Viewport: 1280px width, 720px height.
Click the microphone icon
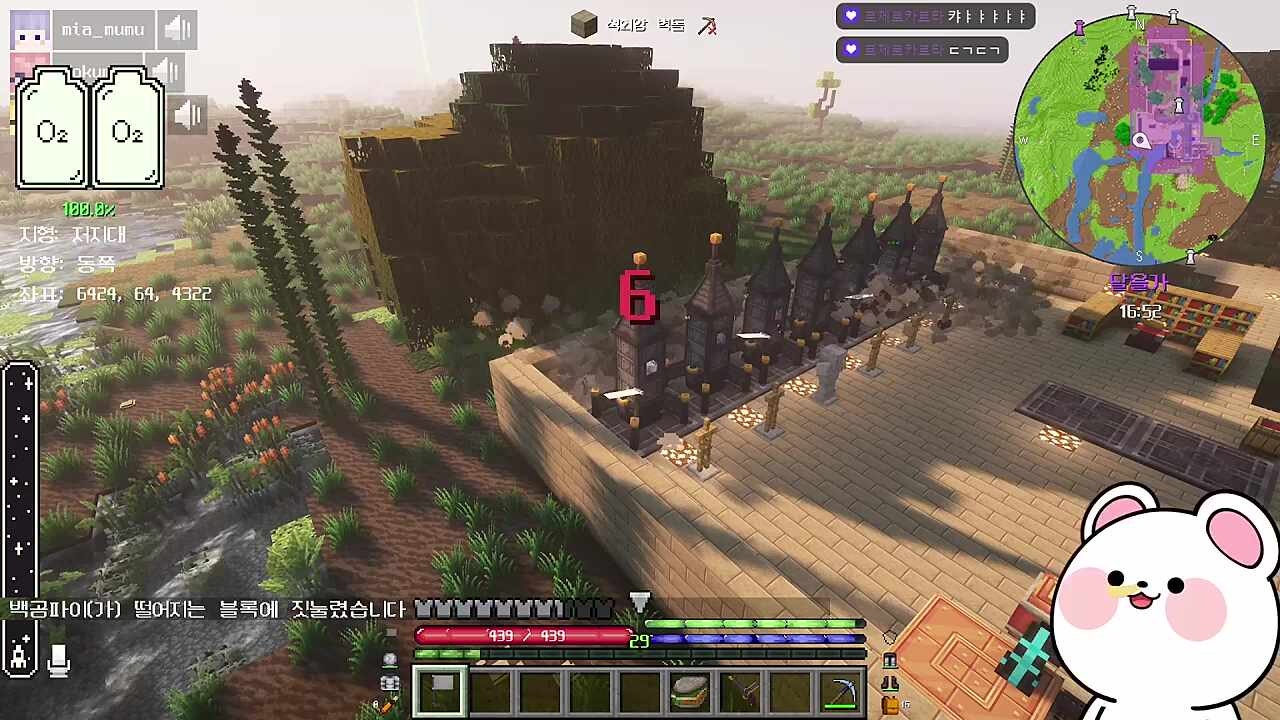coord(59,657)
